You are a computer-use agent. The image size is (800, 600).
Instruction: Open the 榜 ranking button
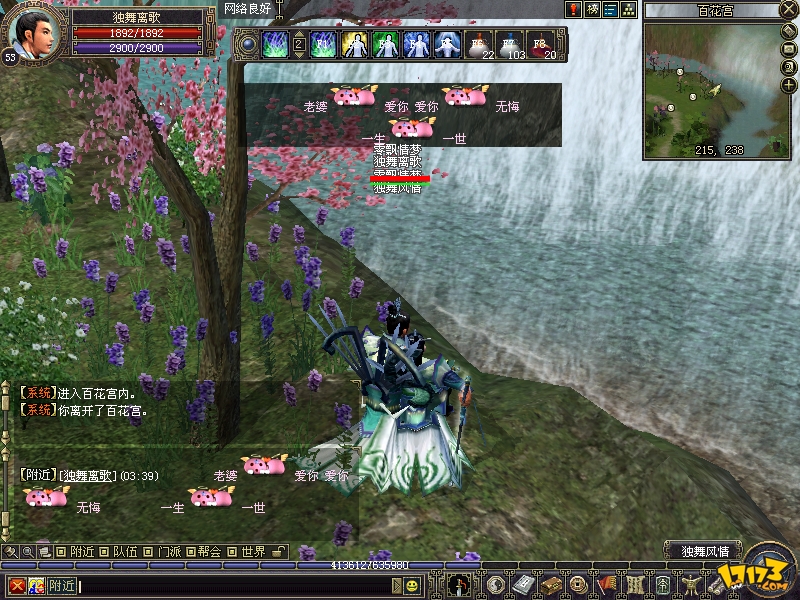click(x=592, y=10)
